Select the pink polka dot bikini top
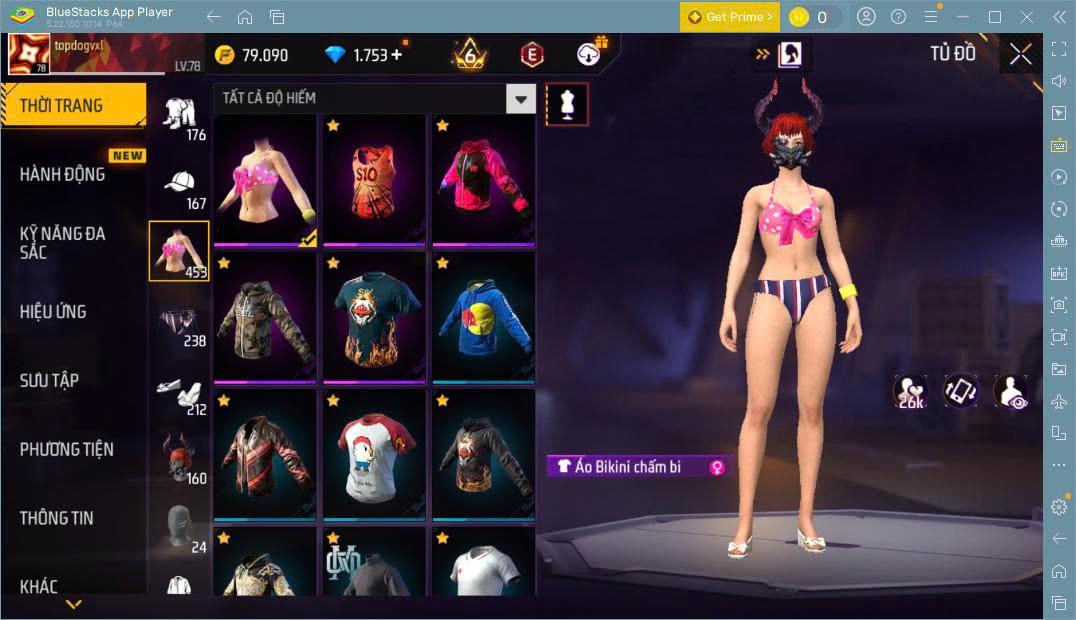The width and height of the screenshot is (1076, 620). pos(265,180)
